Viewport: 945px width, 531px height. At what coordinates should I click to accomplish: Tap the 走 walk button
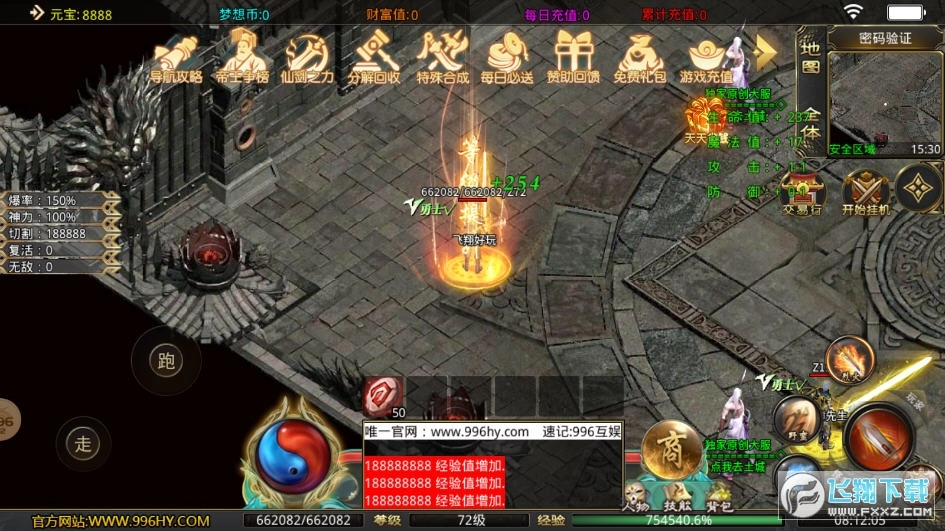pyautogui.click(x=83, y=440)
